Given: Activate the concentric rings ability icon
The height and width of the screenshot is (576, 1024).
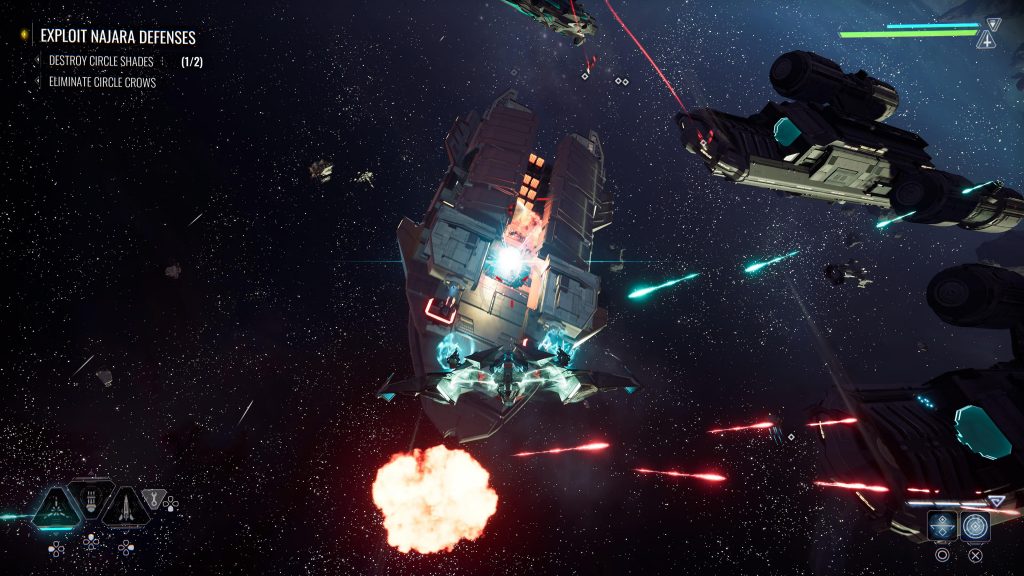Looking at the screenshot, I should [975, 525].
